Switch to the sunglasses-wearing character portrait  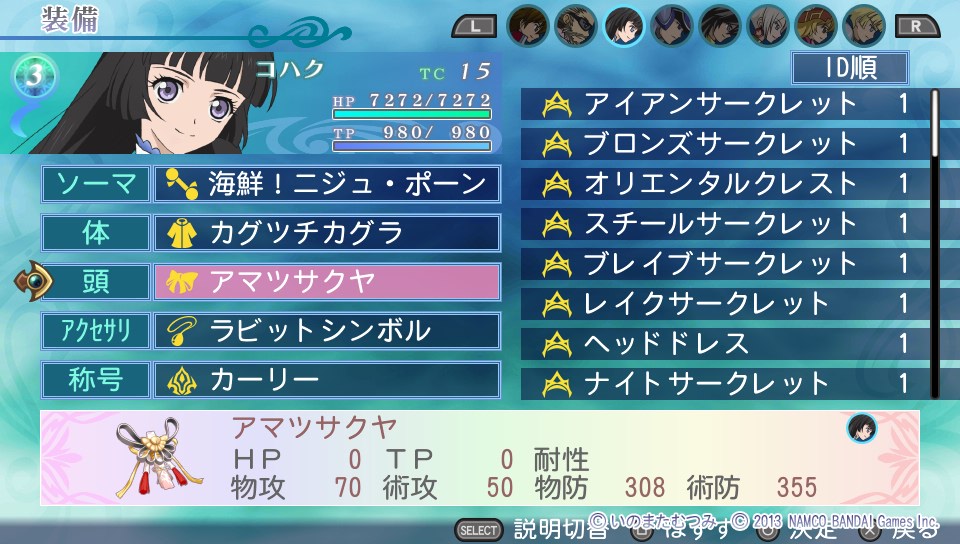click(x=576, y=25)
